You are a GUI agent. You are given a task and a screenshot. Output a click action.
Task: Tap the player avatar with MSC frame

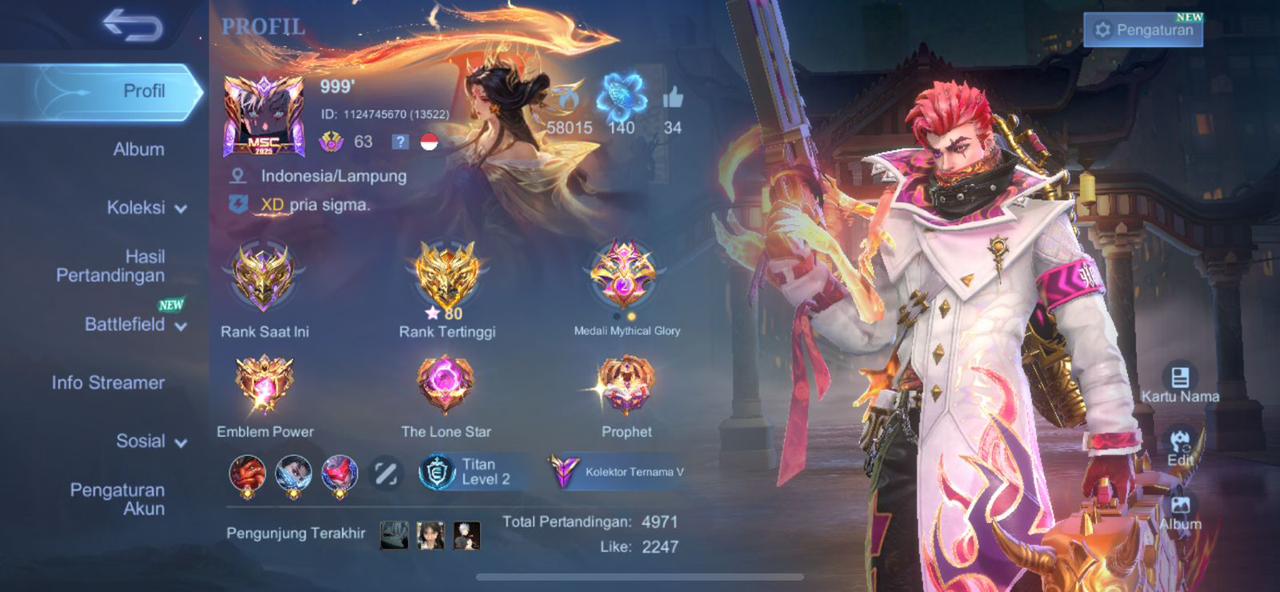click(264, 116)
